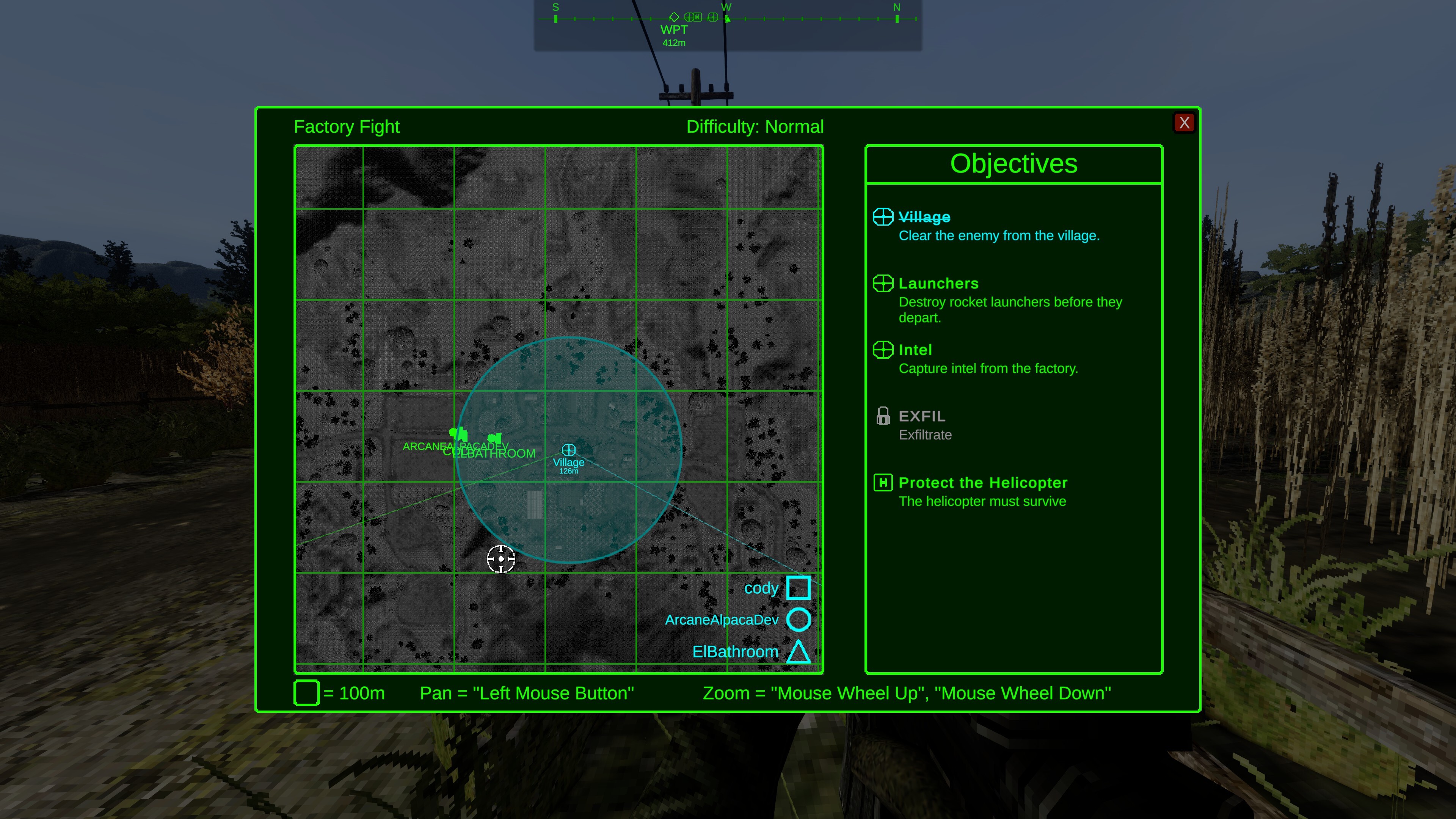
Task: Toggle completion of the Village objective
Action: click(x=924, y=217)
